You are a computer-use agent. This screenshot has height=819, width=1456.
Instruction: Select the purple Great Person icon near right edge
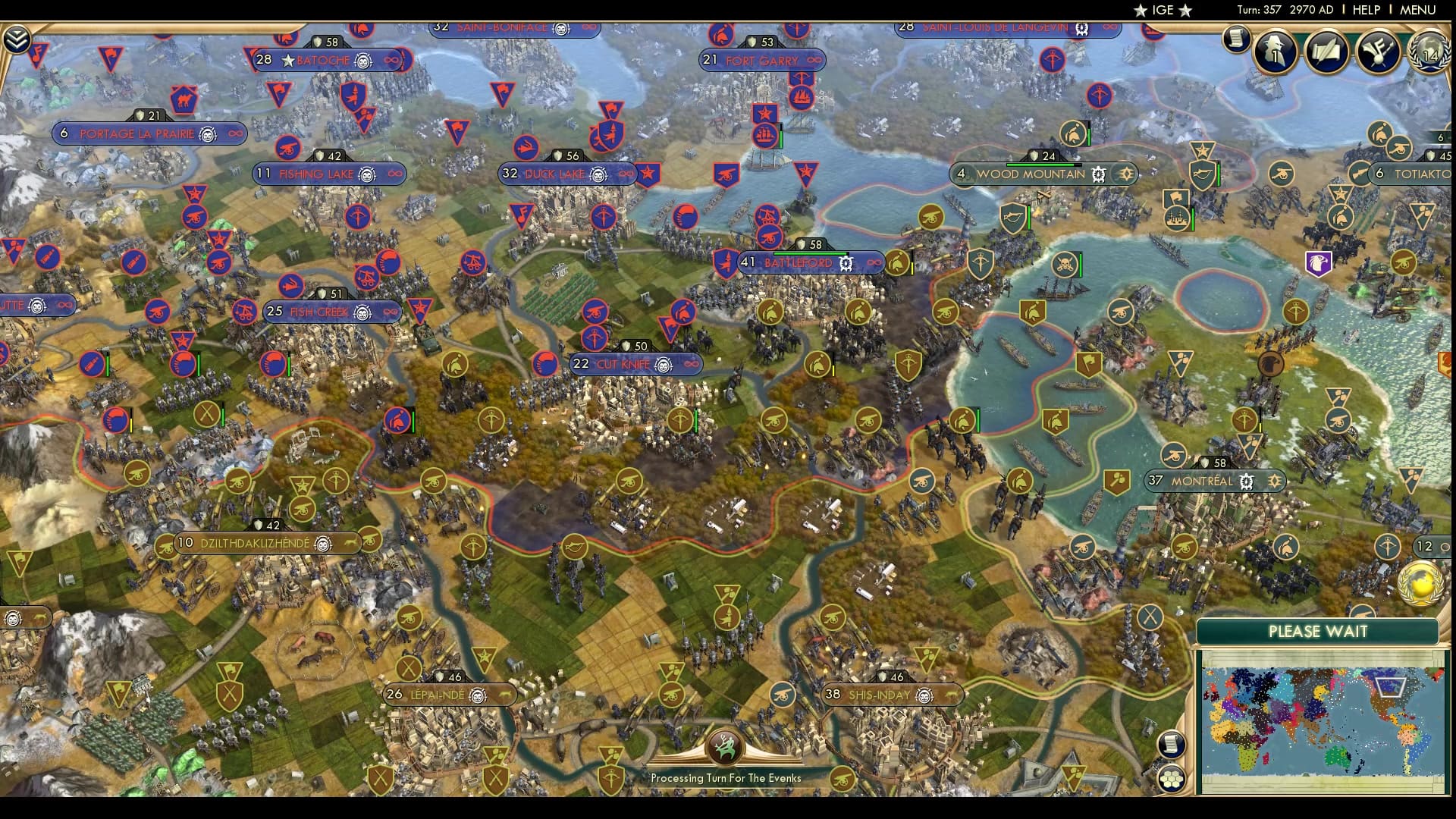click(x=1319, y=262)
